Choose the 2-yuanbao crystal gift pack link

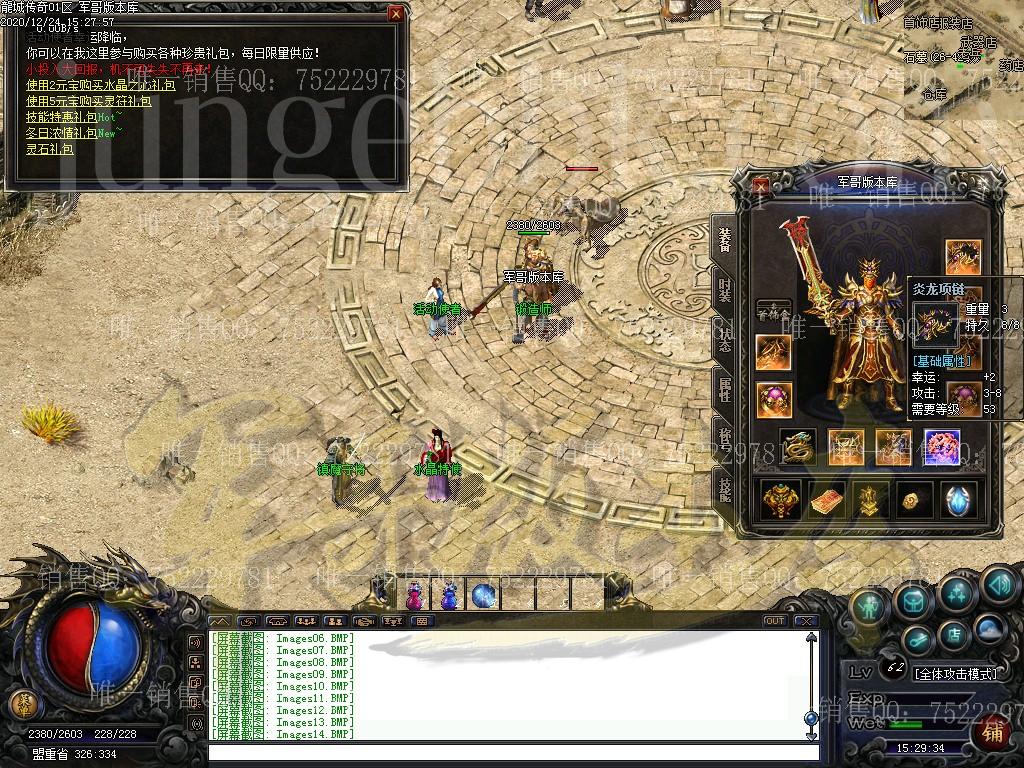click(100, 85)
